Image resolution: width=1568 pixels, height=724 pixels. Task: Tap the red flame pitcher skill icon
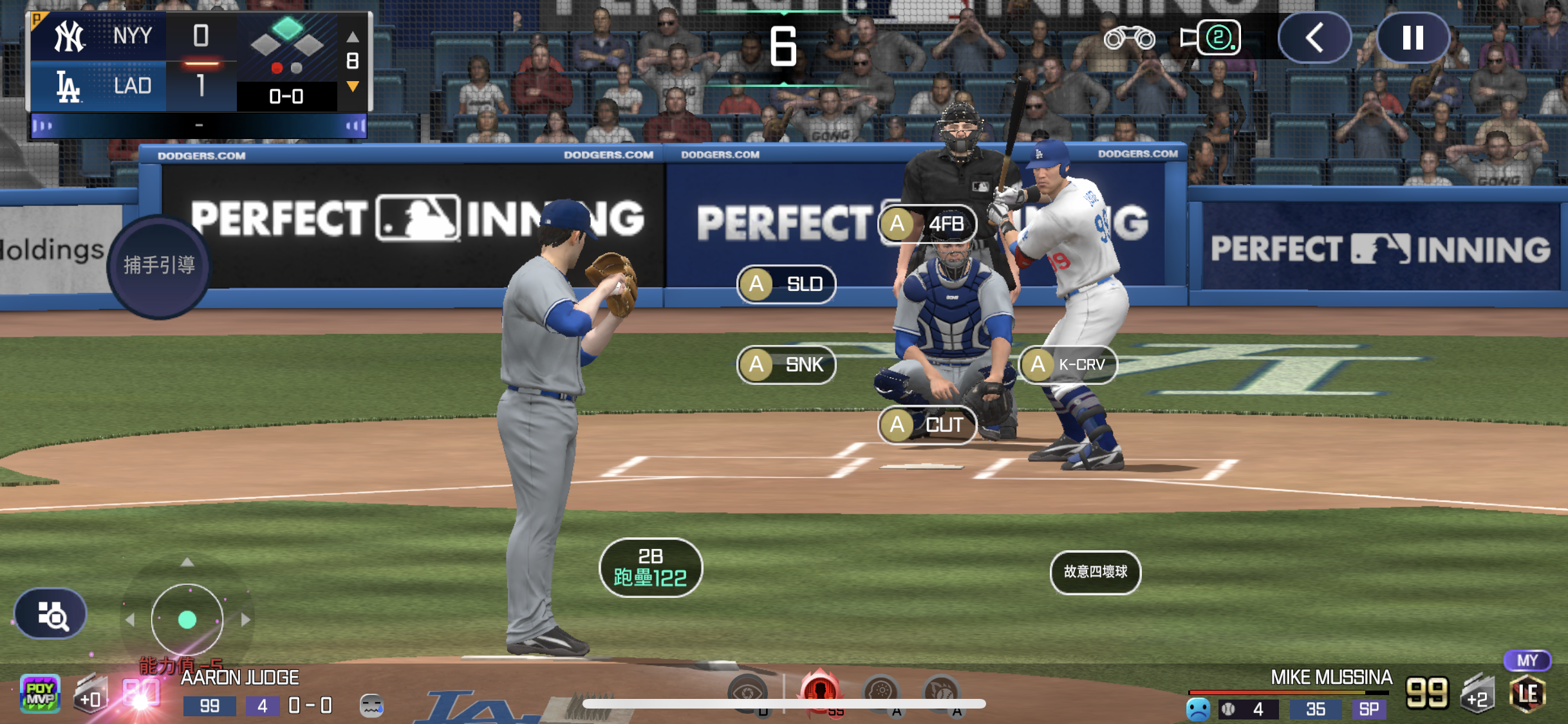tap(820, 692)
